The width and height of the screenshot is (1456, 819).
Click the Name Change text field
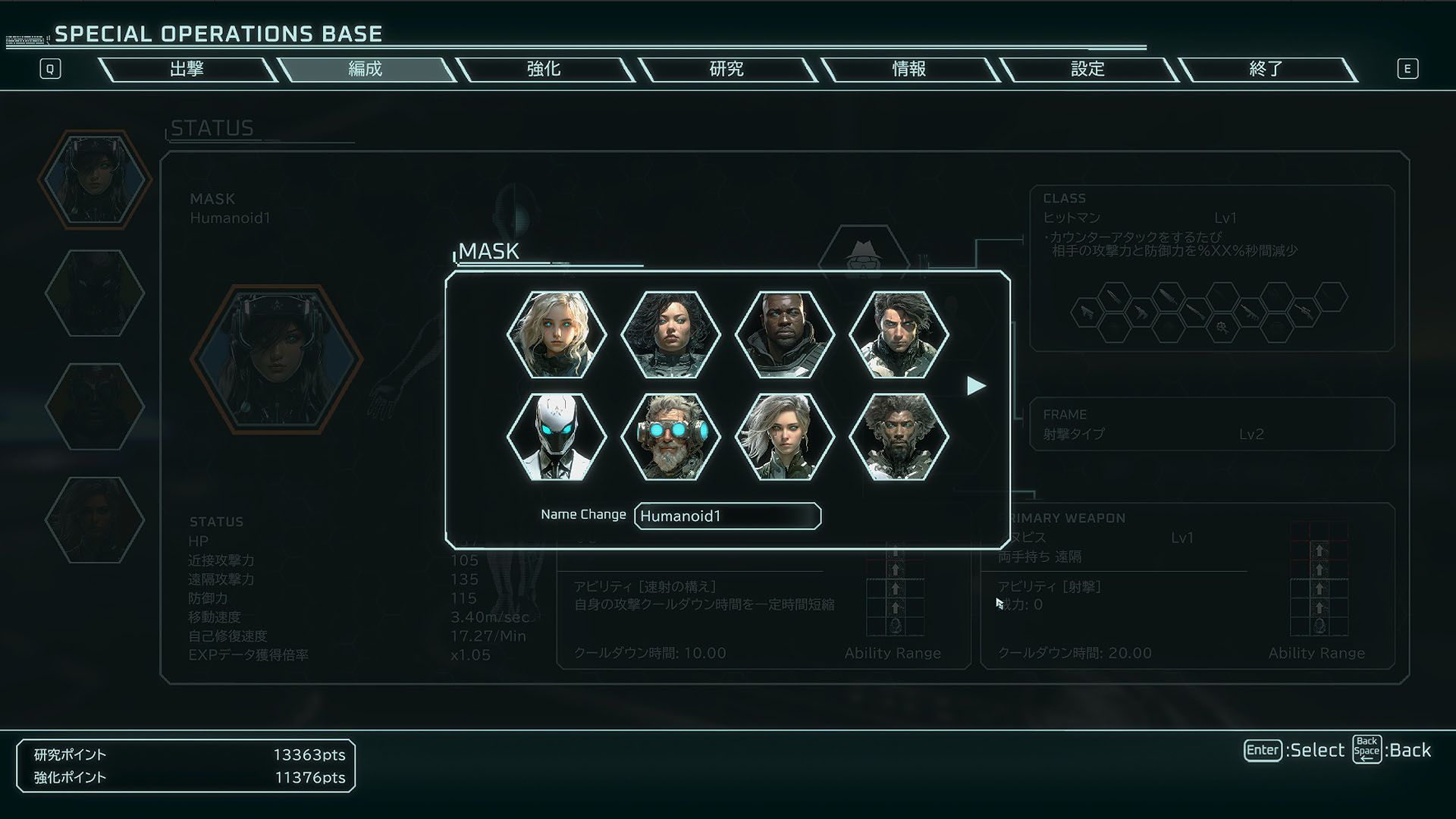click(x=727, y=516)
